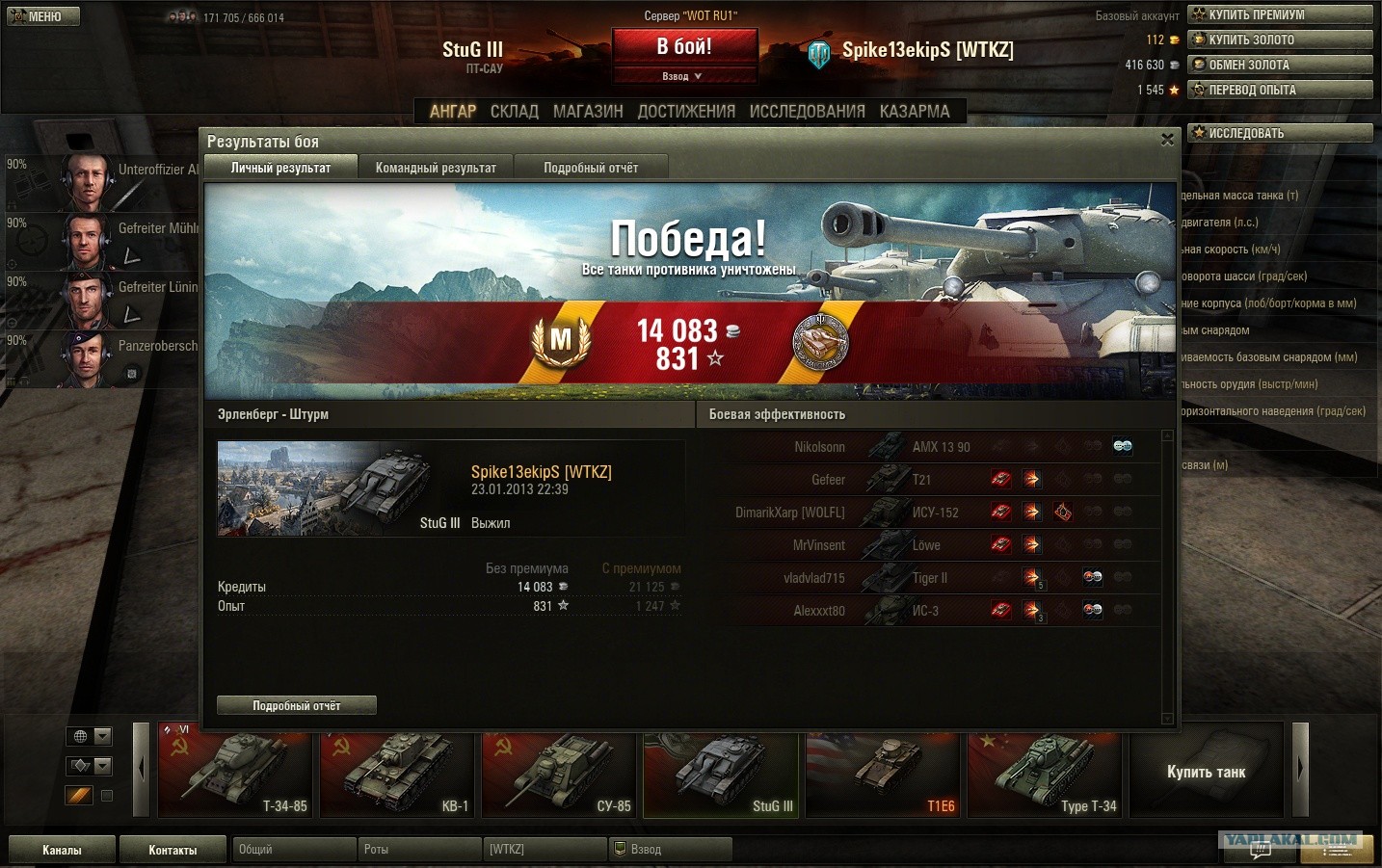Viewport: 1382px width, 868px height.
Task: Open the МЕНЮ button
Action: point(42,16)
